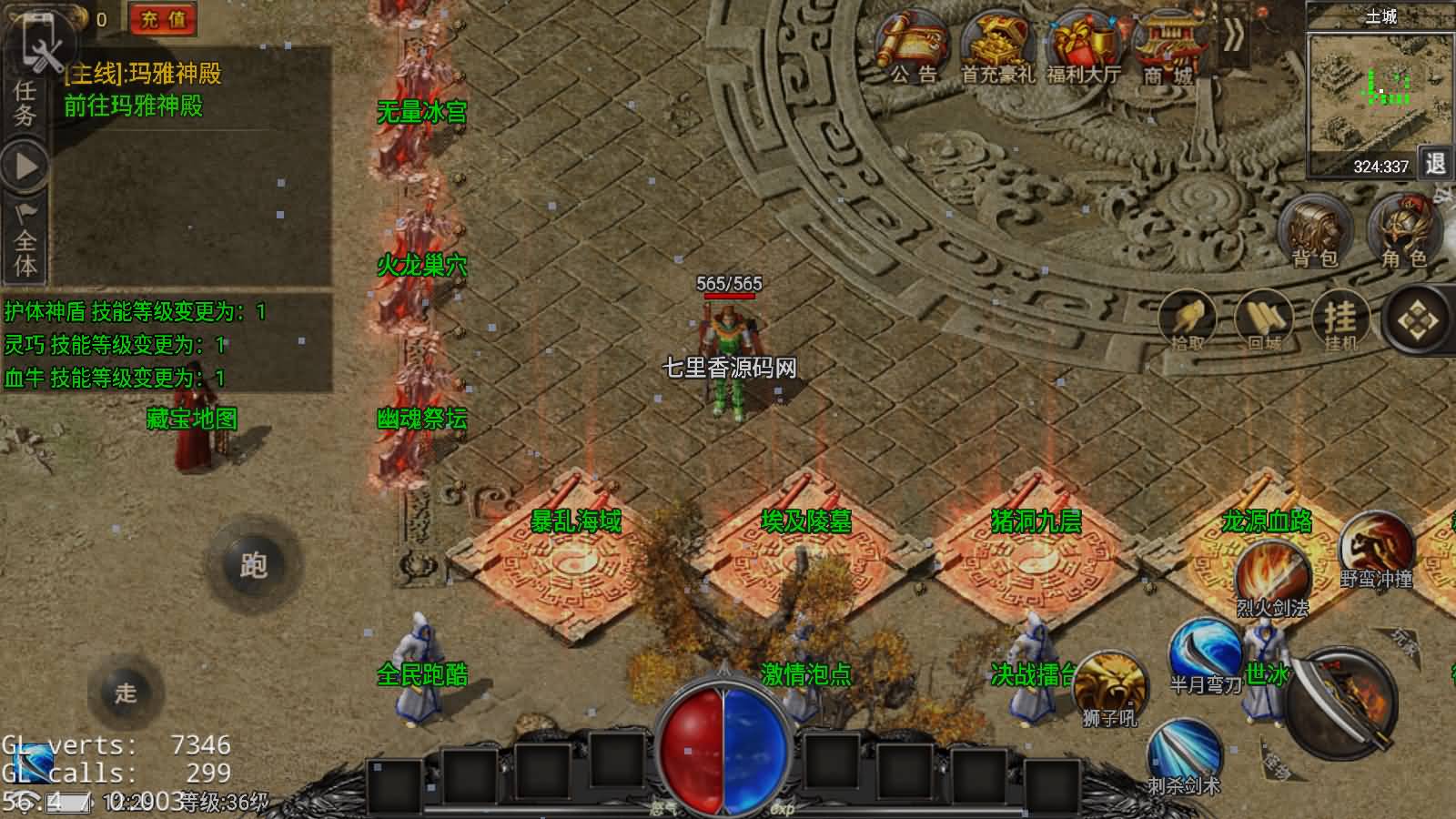Exit with the 退 button

click(1436, 163)
